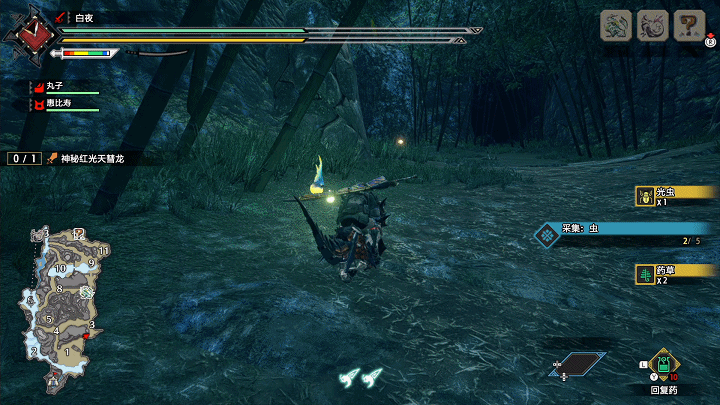Select the second monster target icon

tap(652, 26)
